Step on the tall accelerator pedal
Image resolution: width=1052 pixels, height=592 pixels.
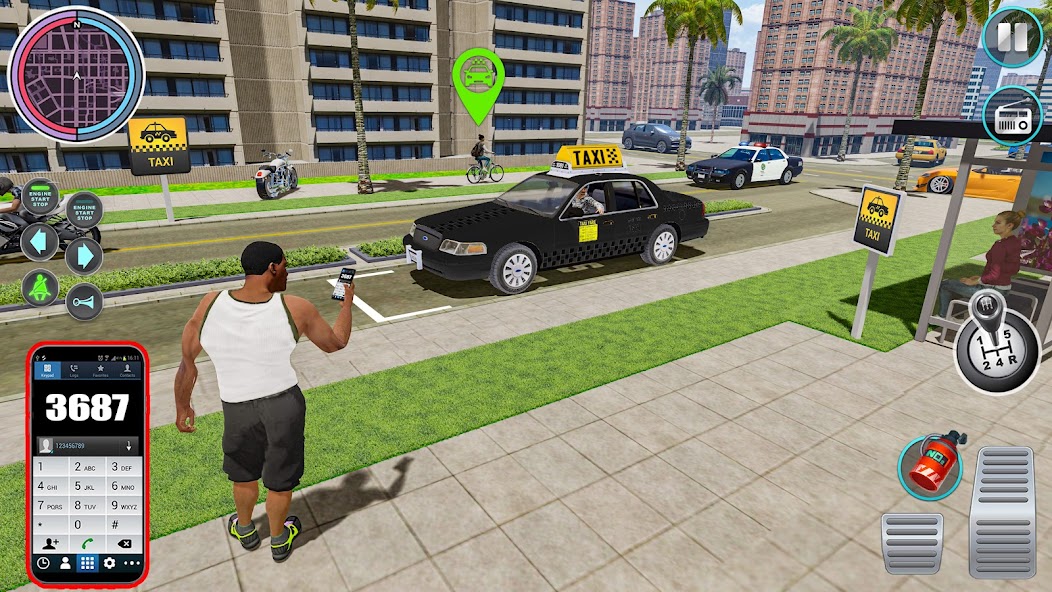[1001, 511]
